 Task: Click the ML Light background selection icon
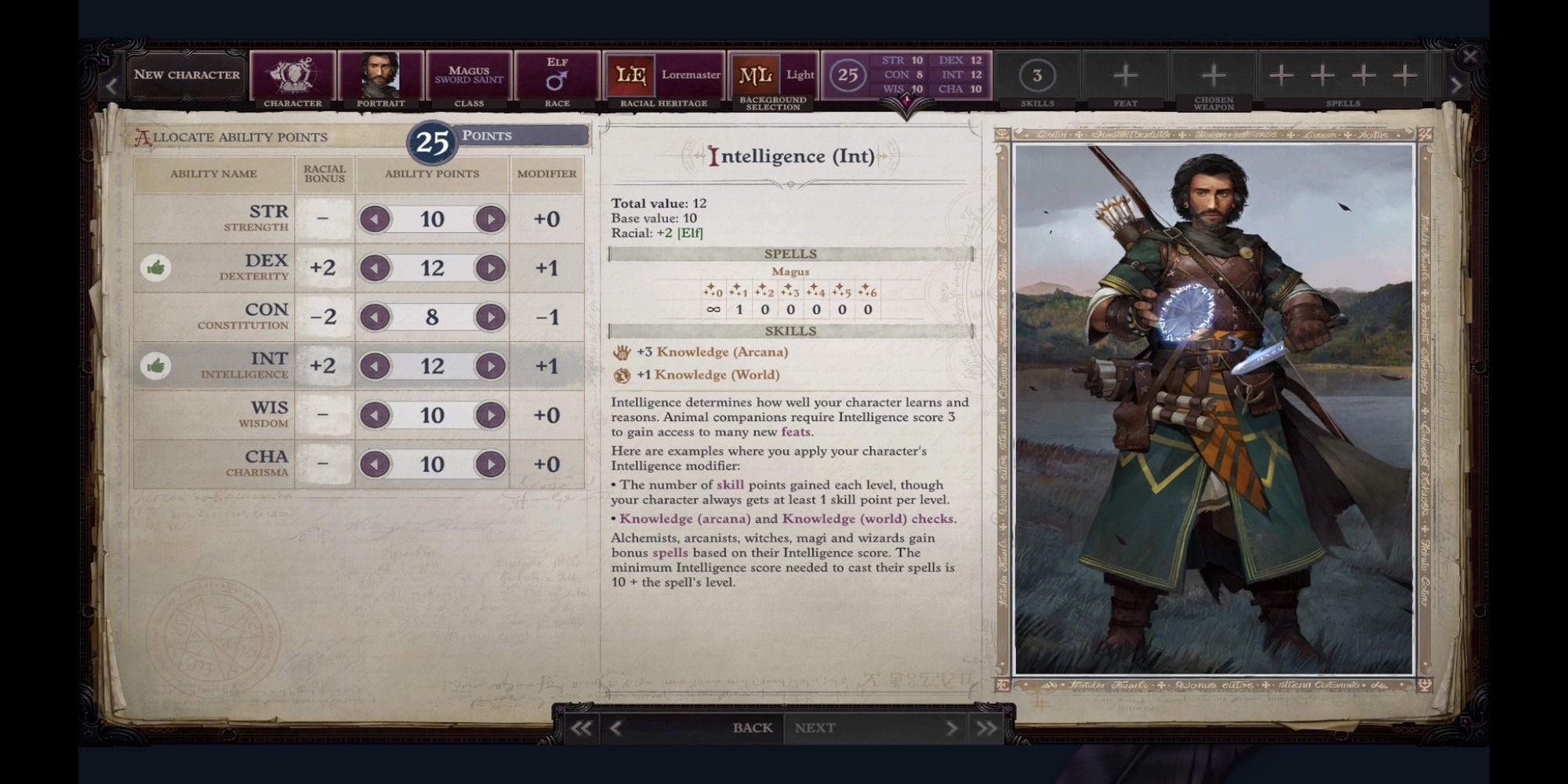(755, 73)
